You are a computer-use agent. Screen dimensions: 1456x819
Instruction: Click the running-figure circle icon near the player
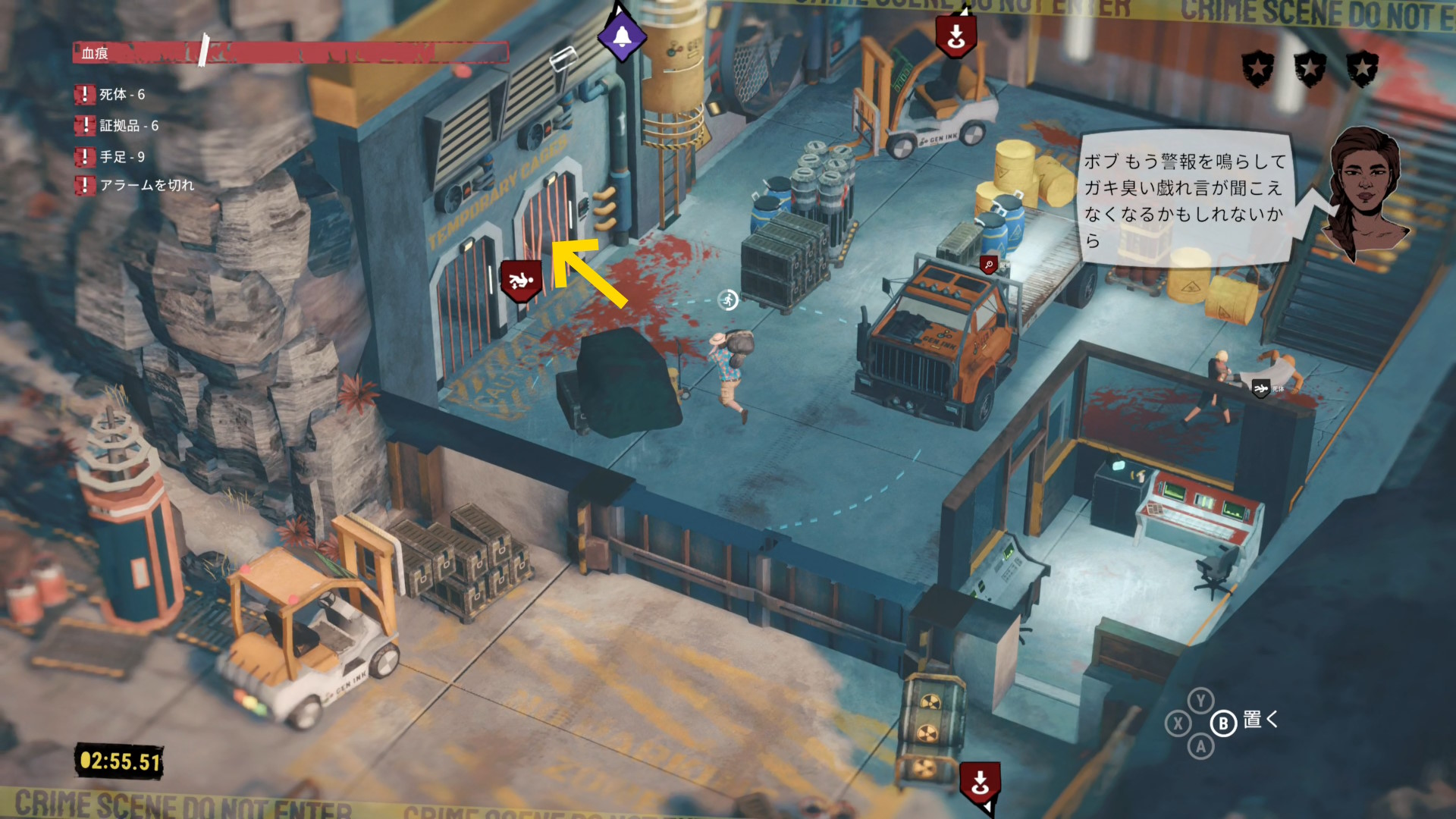pos(728,300)
